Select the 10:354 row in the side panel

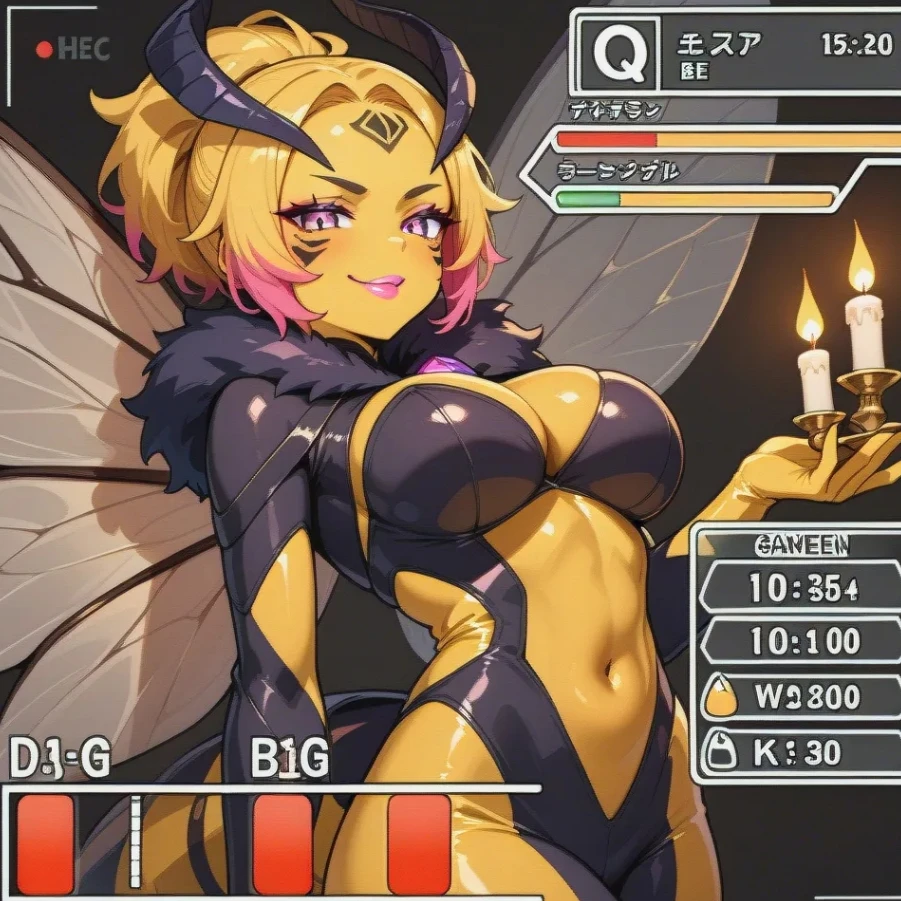pyautogui.click(x=800, y=588)
